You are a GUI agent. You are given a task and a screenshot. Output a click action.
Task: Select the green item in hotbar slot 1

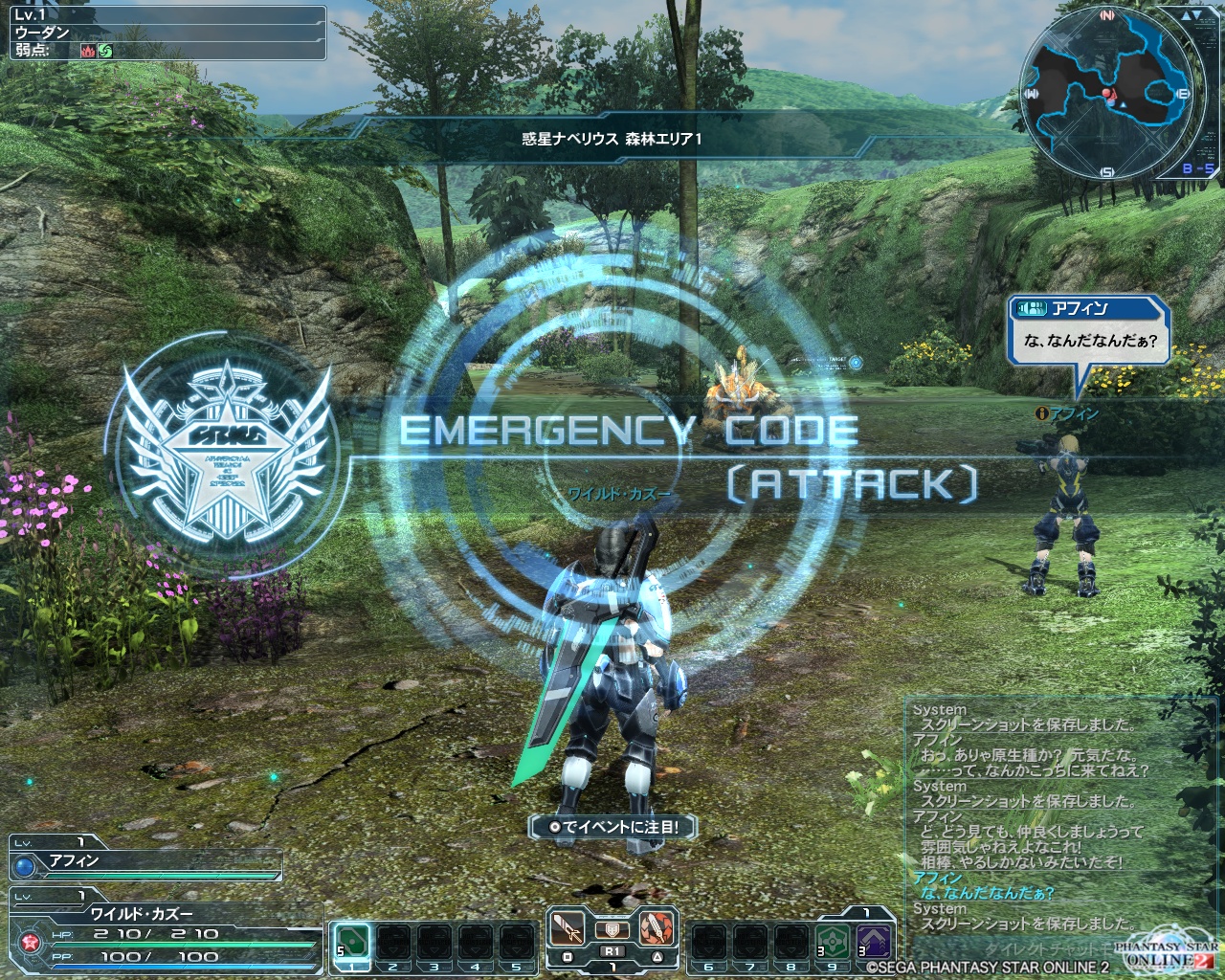[353, 941]
